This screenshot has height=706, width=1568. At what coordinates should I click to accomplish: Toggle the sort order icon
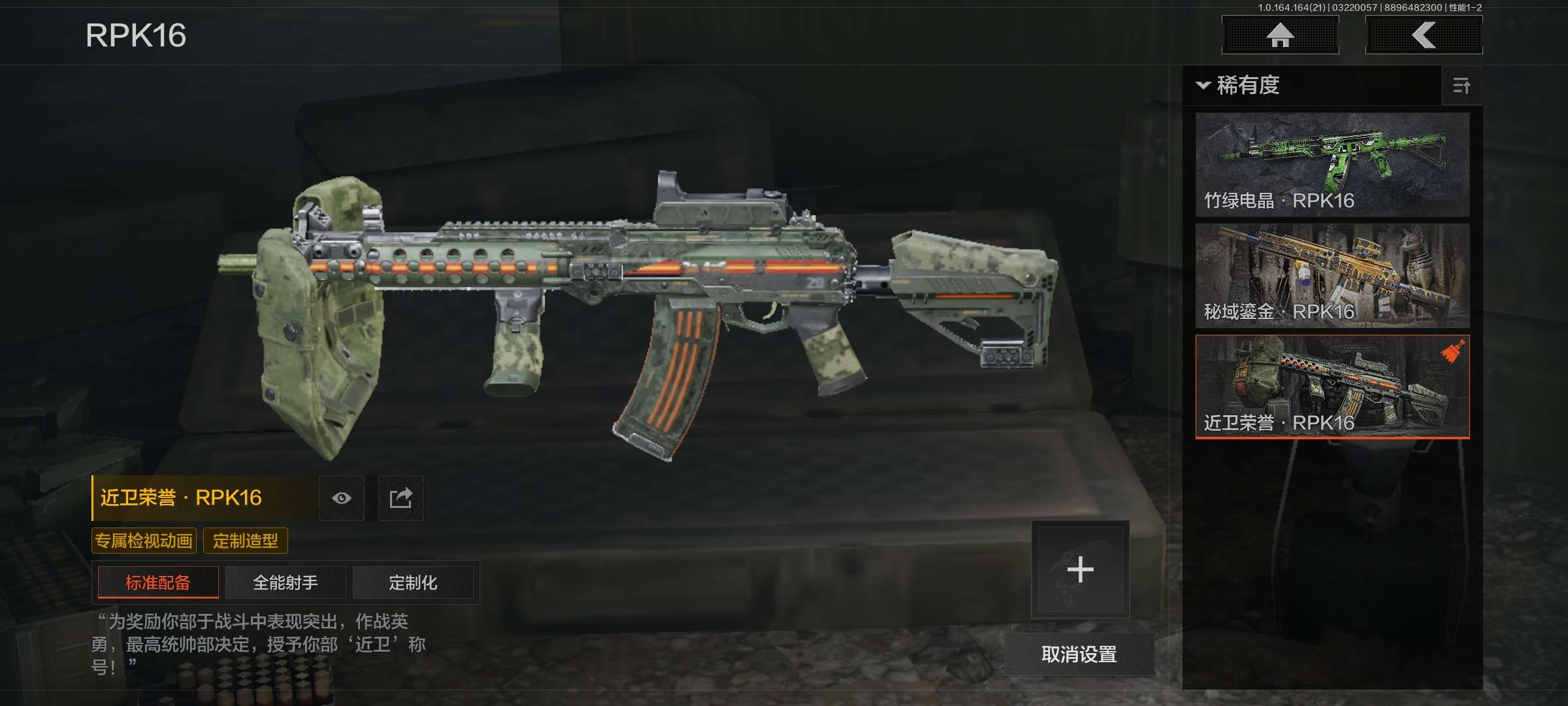[1462, 86]
